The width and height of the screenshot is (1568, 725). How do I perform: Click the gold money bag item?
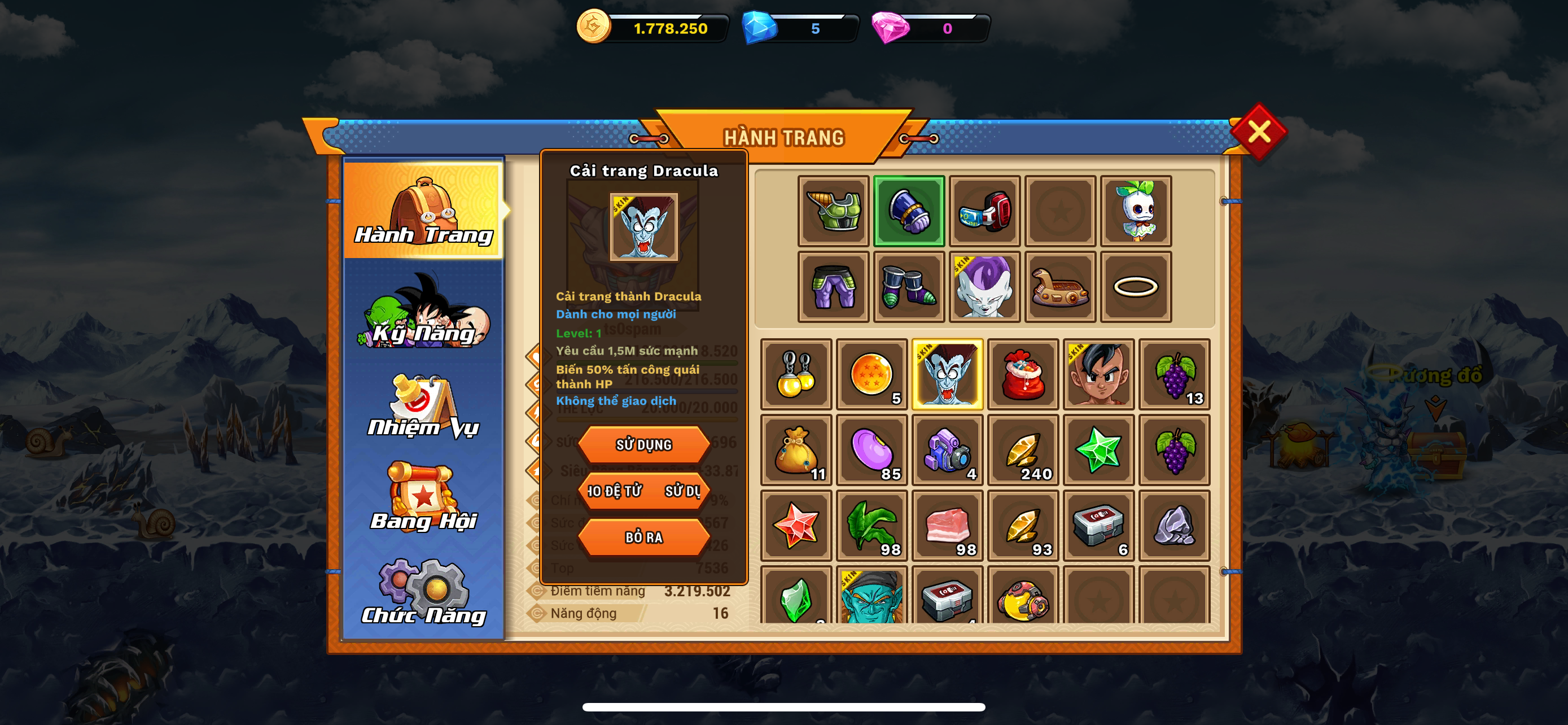click(796, 450)
